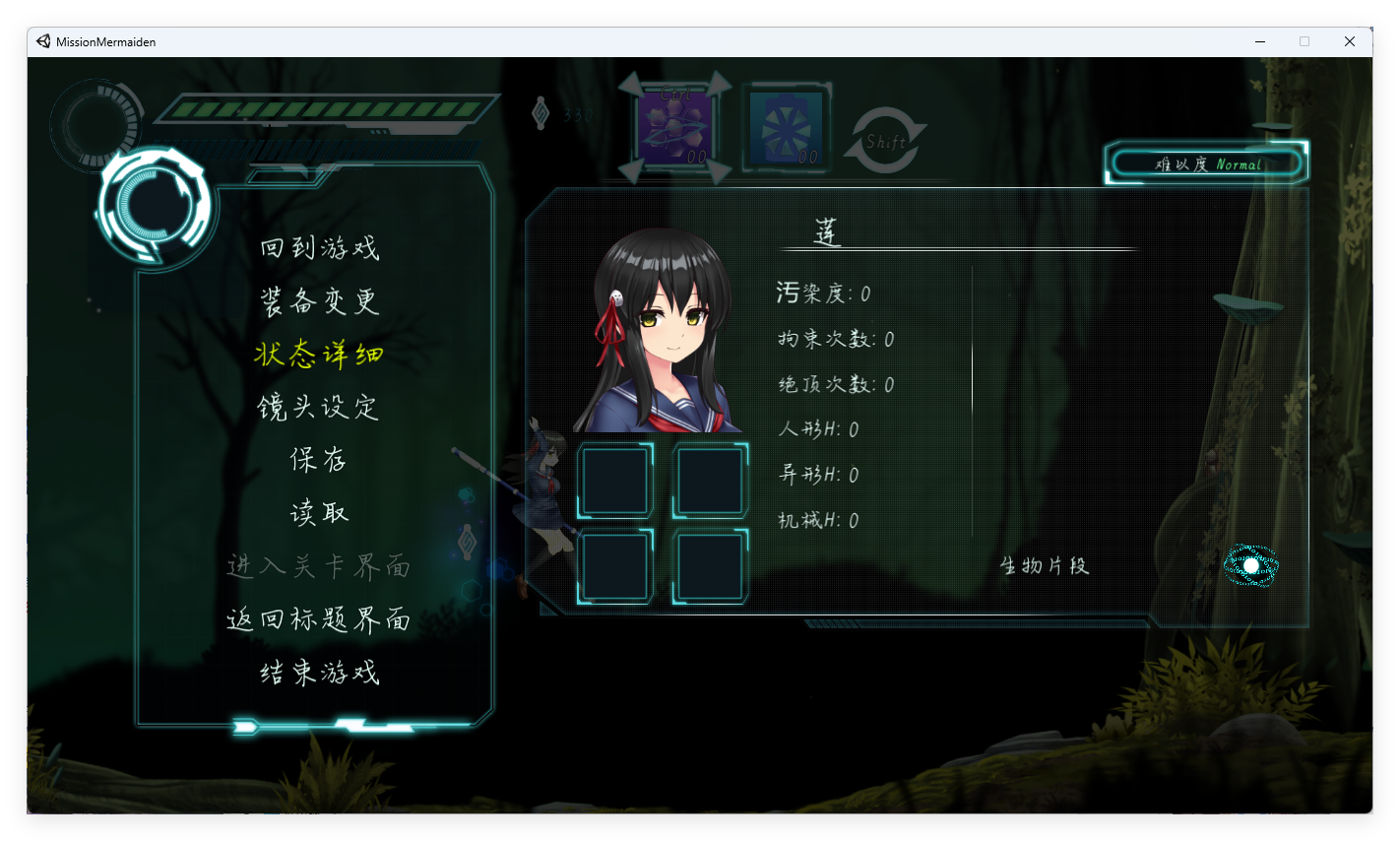
Task: Select 镜头设定 from the menu list
Action: (317, 408)
